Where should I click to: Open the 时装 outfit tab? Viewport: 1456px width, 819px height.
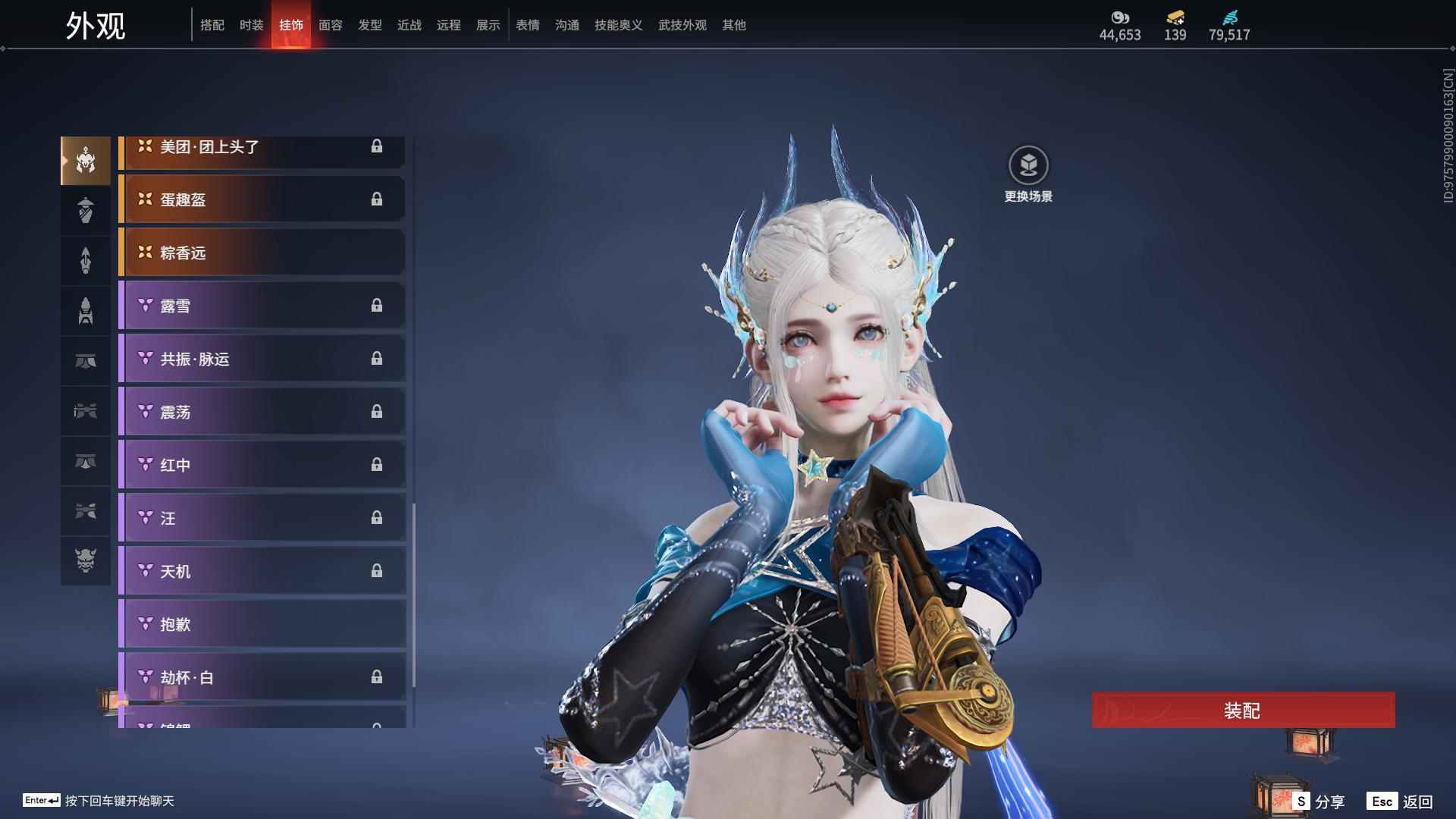[x=252, y=25]
